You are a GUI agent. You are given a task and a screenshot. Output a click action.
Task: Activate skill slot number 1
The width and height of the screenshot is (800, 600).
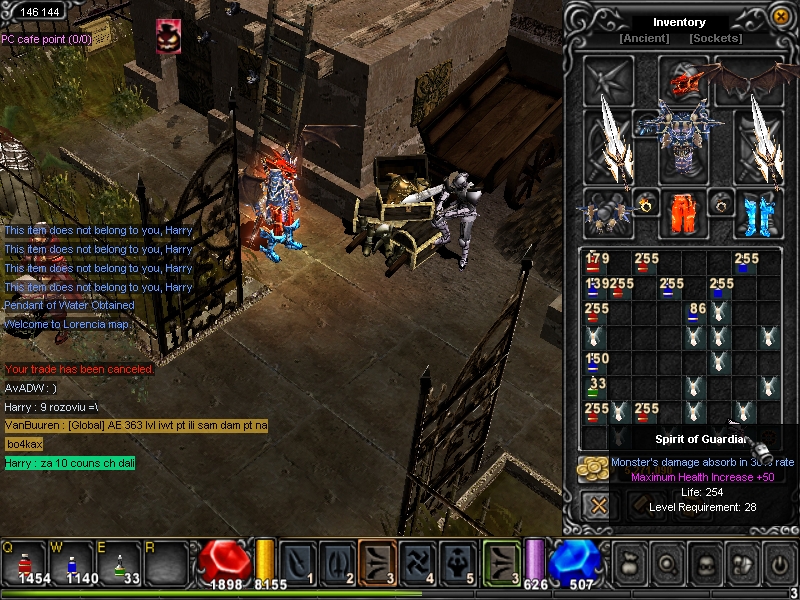(x=297, y=561)
